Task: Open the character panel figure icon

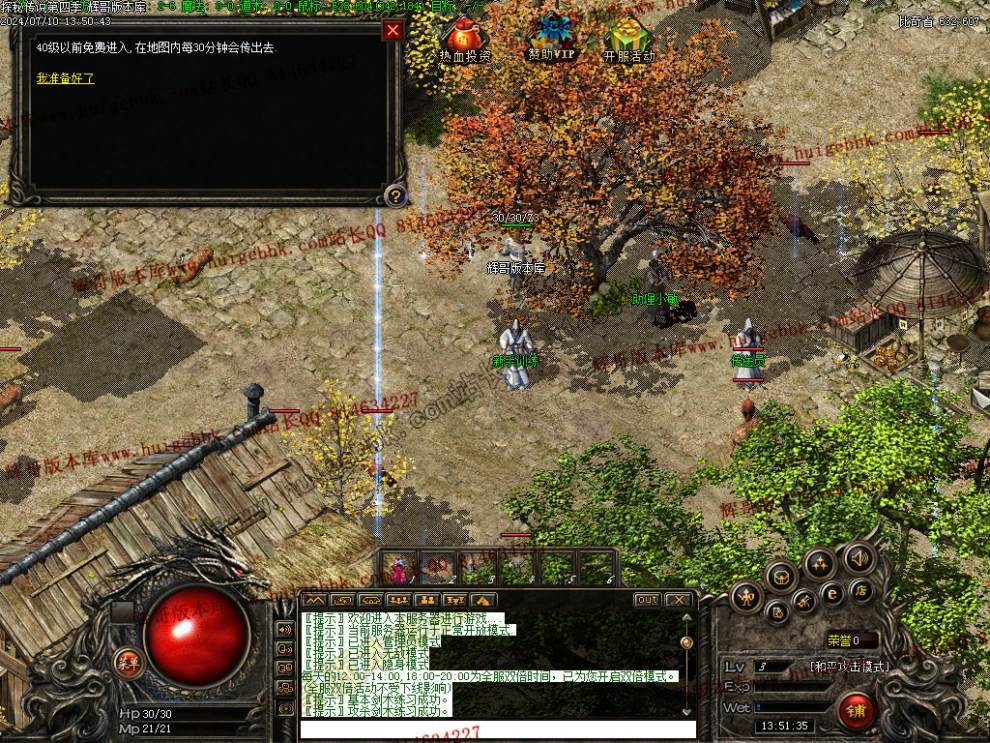Action: point(746,597)
